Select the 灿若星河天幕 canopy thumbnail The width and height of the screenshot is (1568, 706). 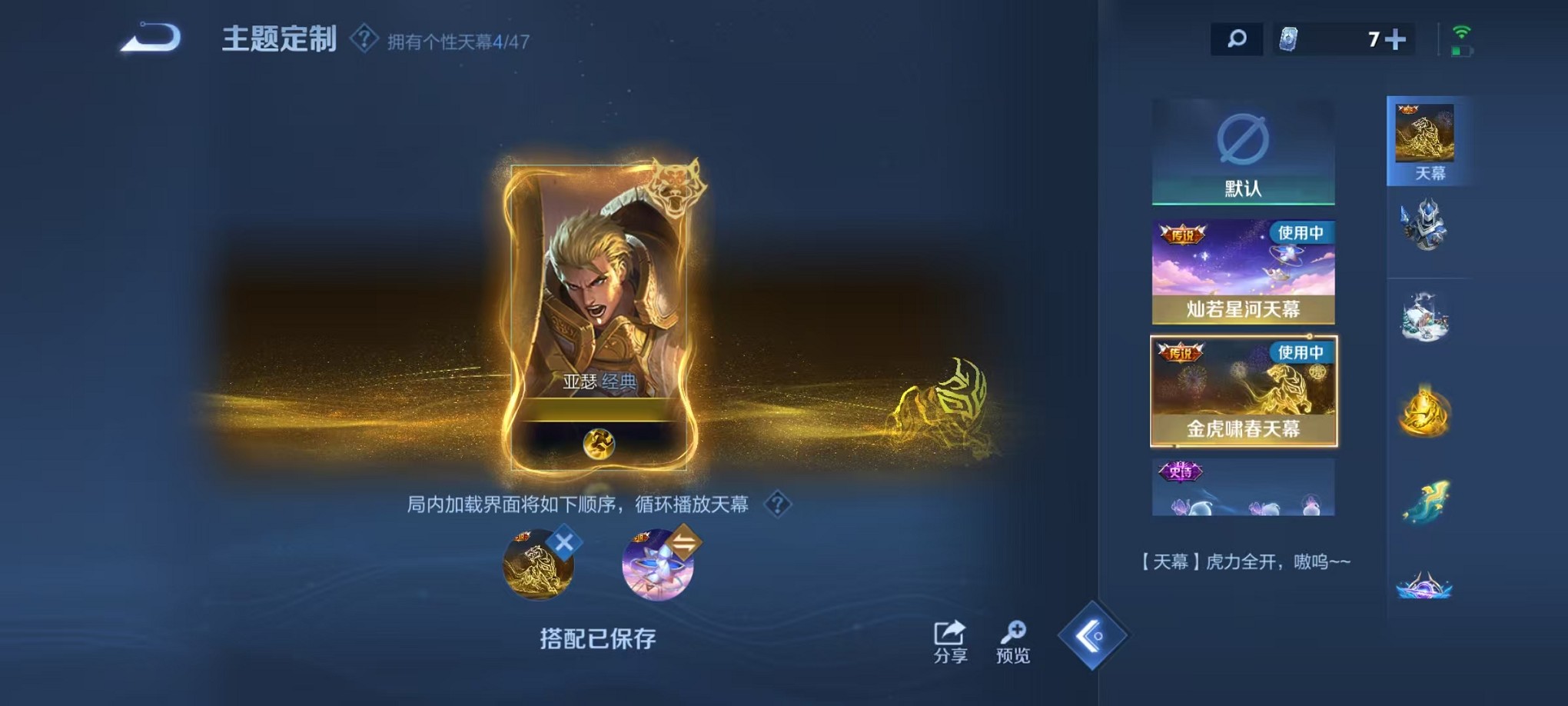point(1245,271)
